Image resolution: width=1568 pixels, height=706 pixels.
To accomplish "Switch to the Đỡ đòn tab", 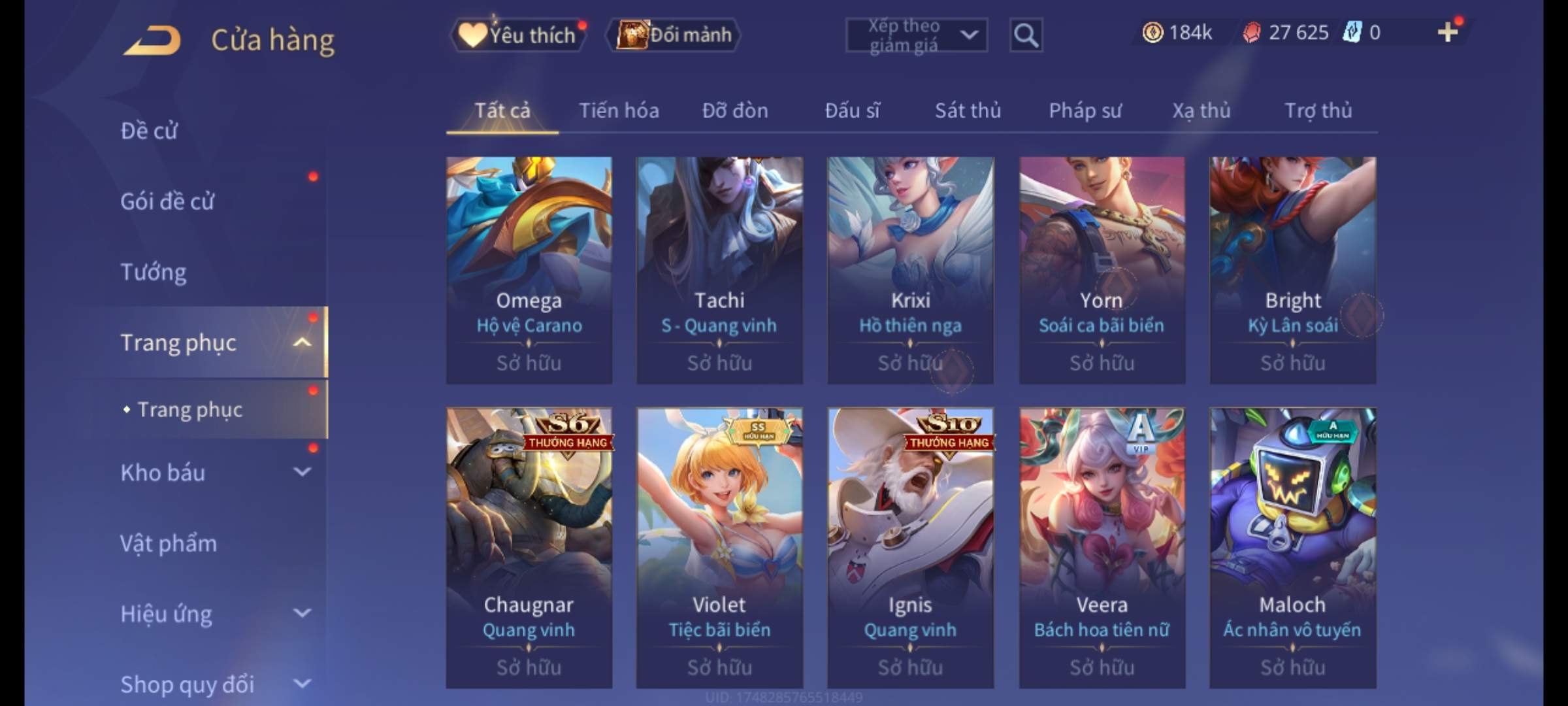I will (735, 110).
